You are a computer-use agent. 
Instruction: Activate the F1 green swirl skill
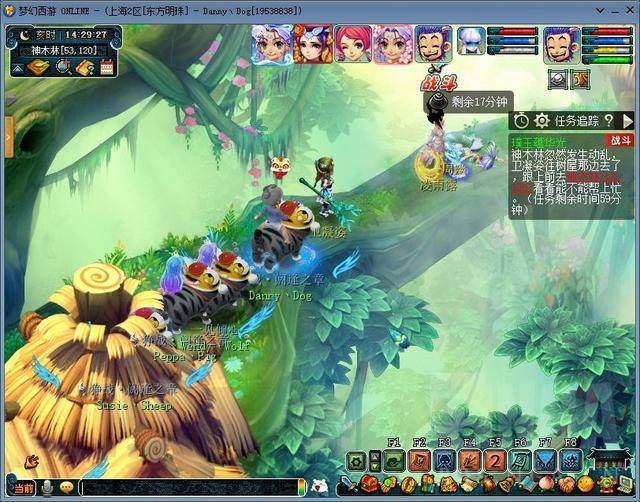(x=393, y=461)
